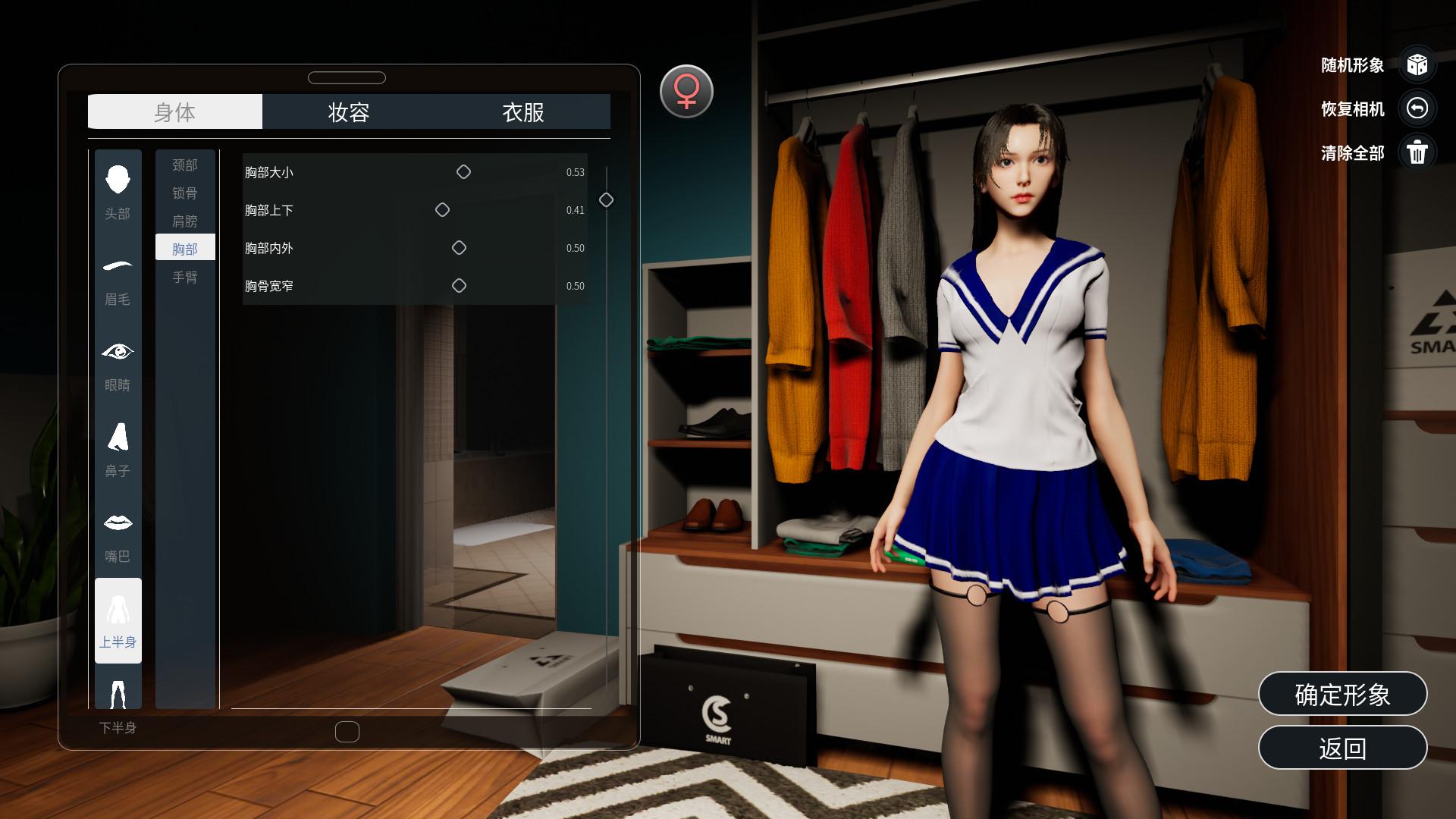Click the 返回 back button
The image size is (1456, 819).
(x=1342, y=747)
